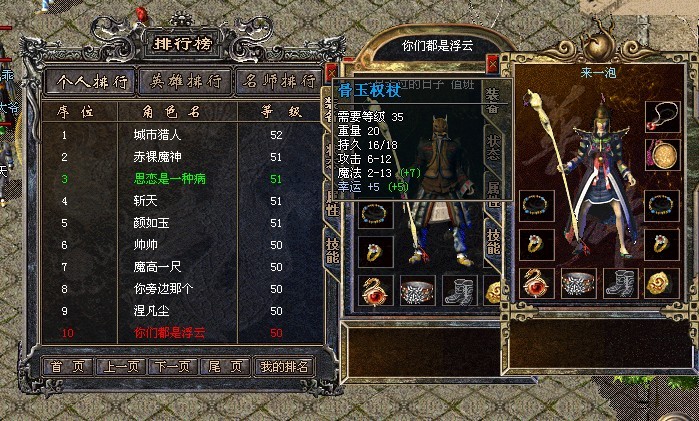
Task: Show my rank with 我的排名
Action: click(x=284, y=366)
